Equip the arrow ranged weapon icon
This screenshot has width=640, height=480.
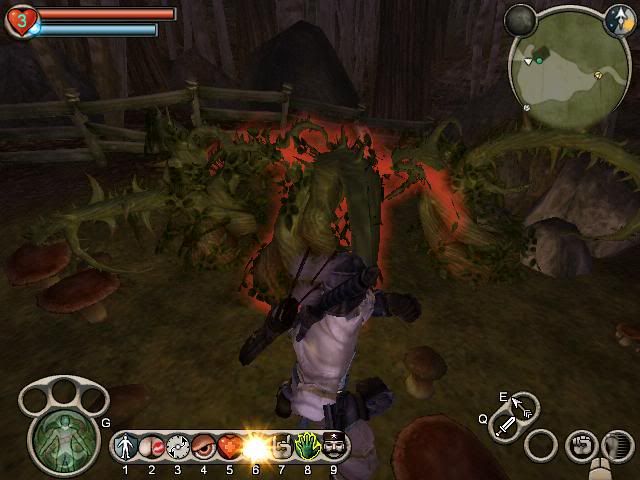[523, 406]
